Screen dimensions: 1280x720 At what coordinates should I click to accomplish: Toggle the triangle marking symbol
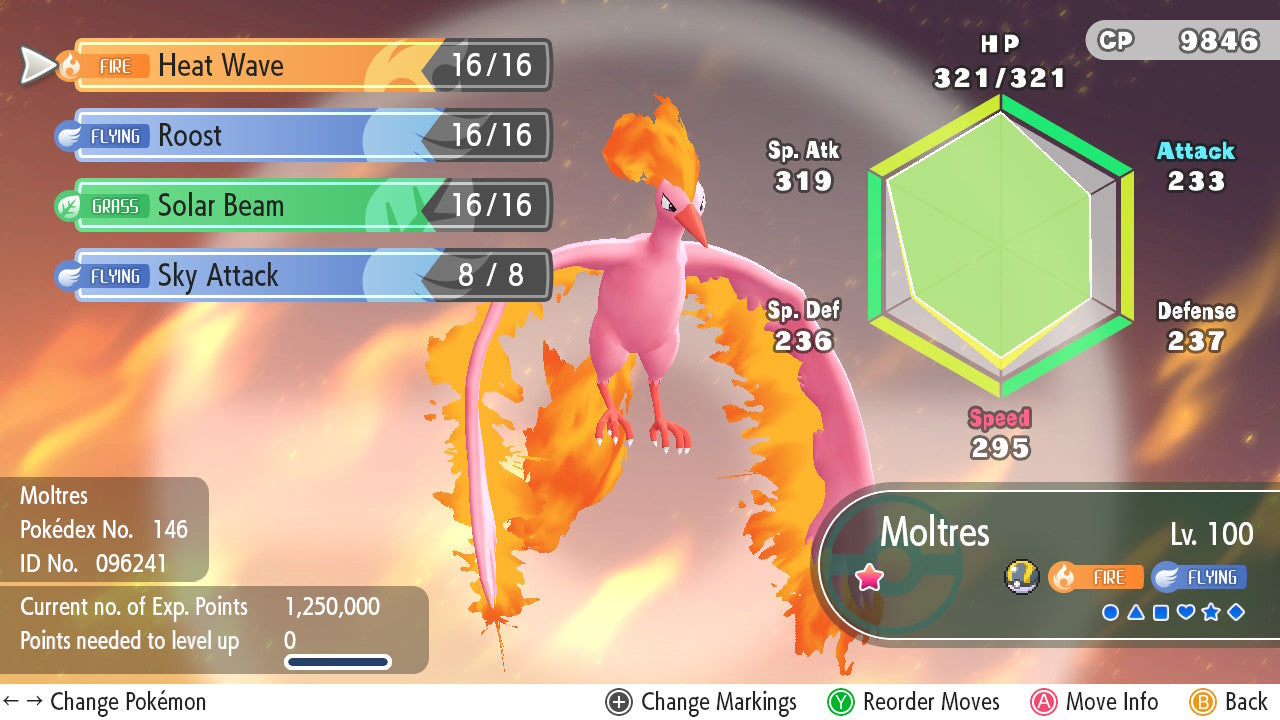(1135, 612)
